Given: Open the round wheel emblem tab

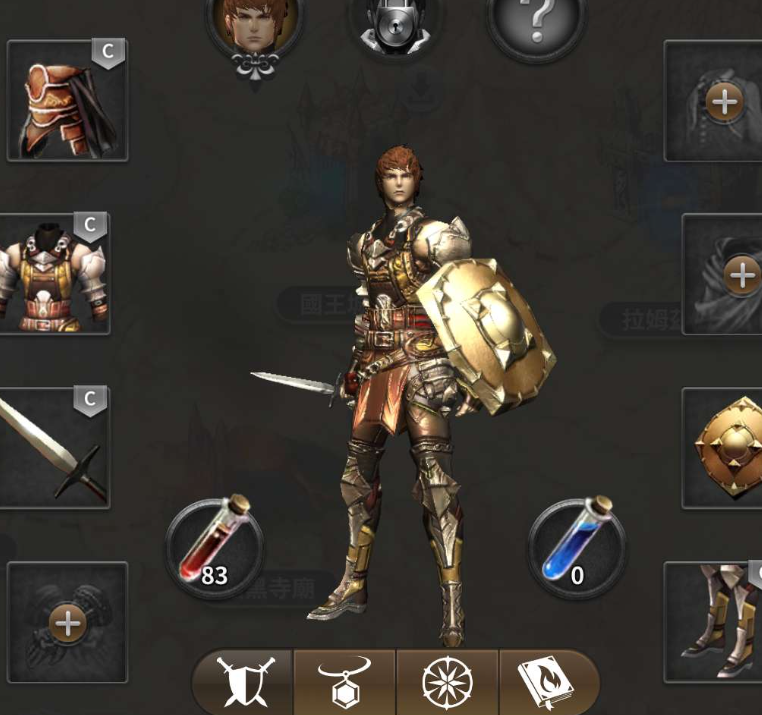Looking at the screenshot, I should point(446,683).
